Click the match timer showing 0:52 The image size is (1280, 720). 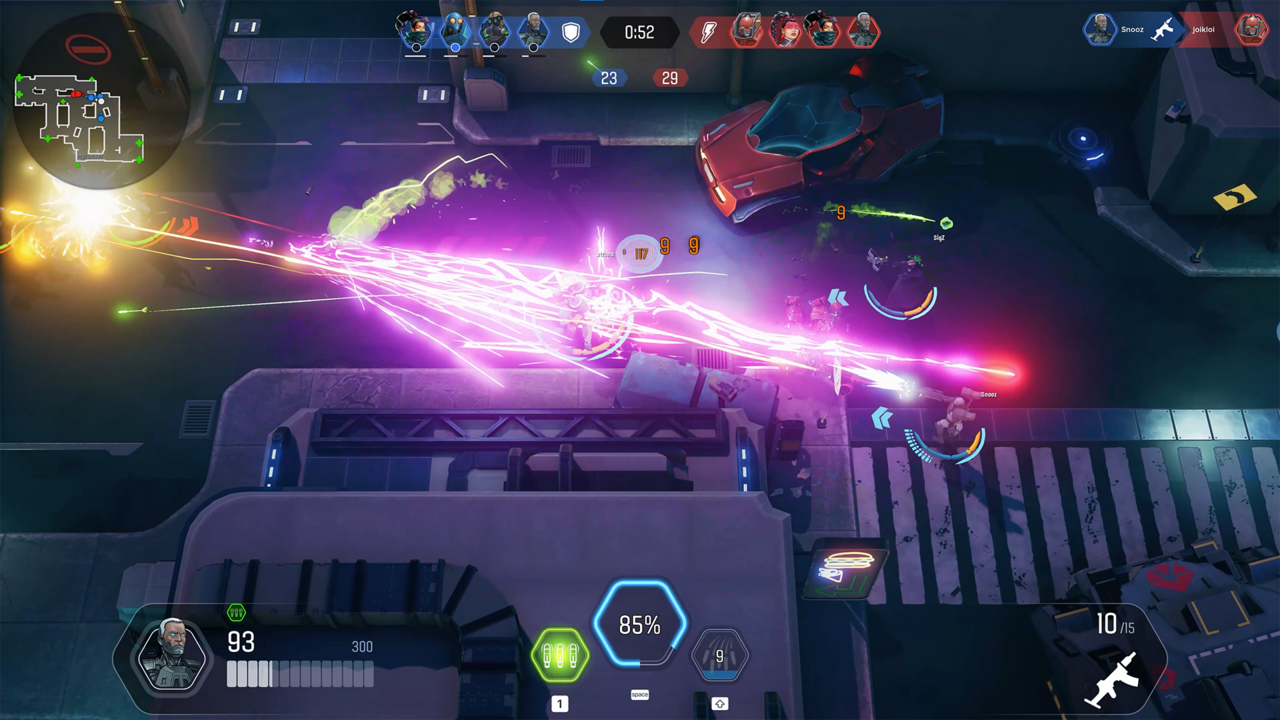pos(639,31)
